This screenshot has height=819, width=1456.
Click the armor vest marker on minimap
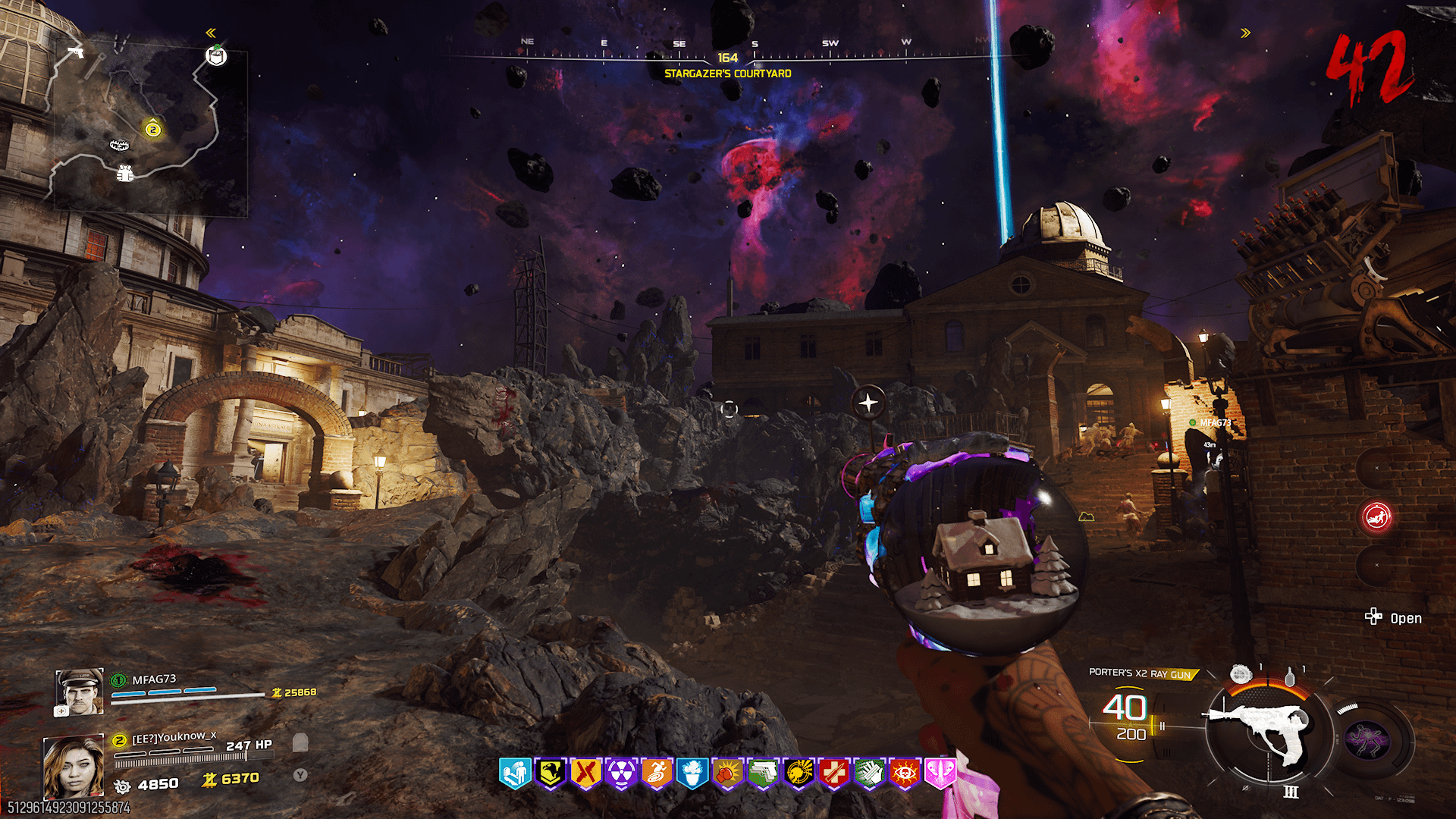125,174
